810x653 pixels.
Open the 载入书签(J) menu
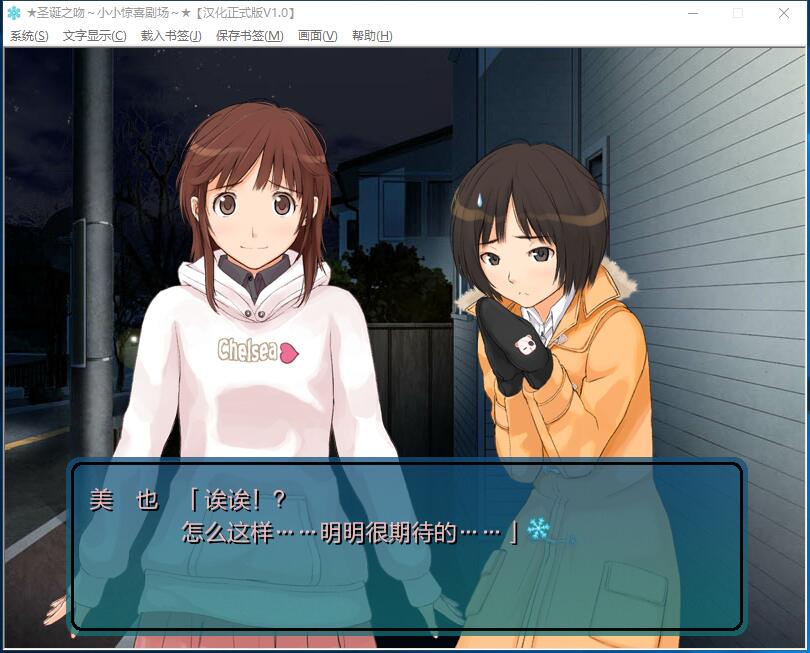click(x=171, y=36)
